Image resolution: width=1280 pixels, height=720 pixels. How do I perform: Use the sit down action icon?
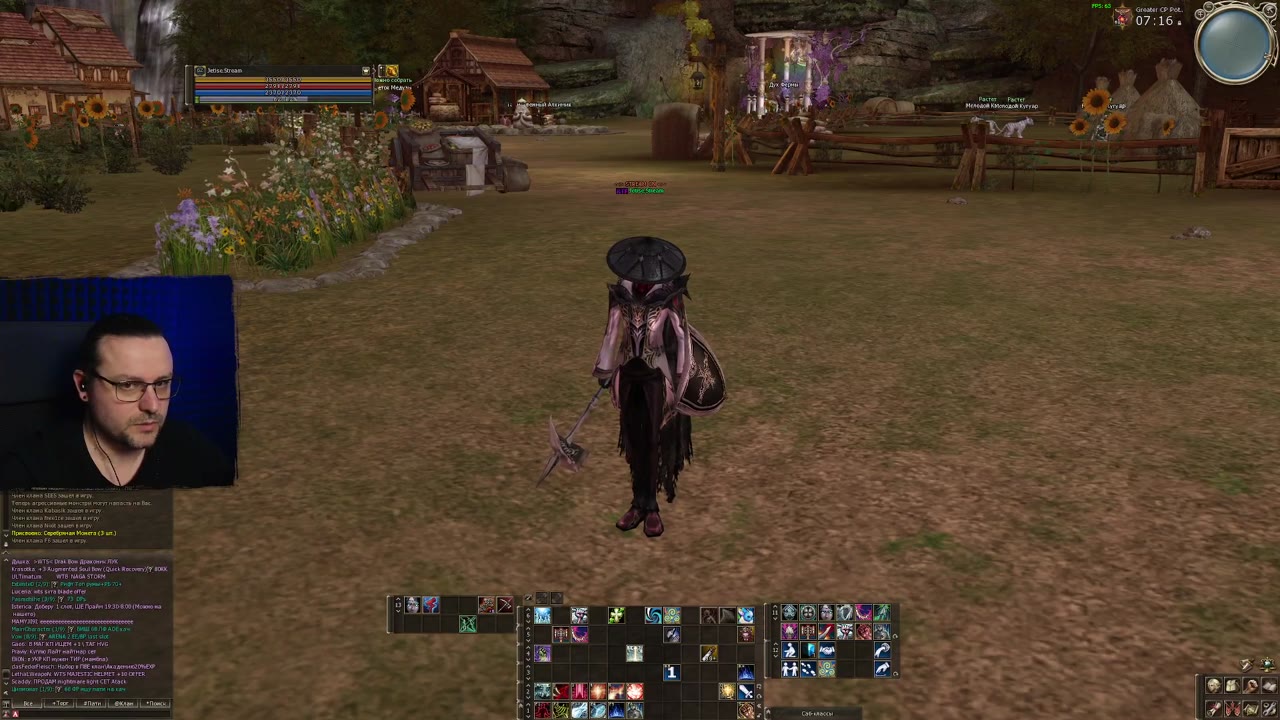[x=789, y=651]
